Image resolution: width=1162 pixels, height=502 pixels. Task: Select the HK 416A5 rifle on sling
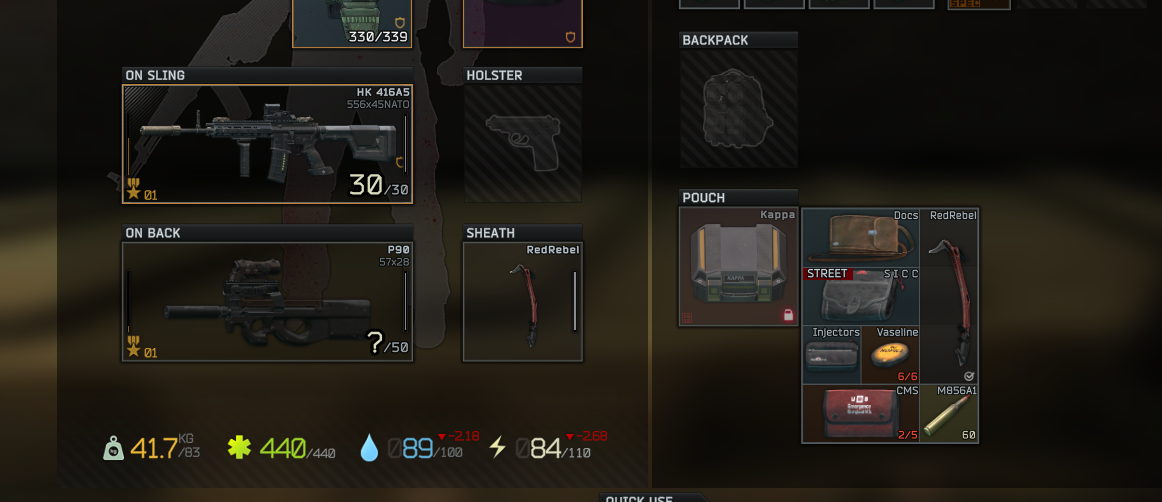[267, 144]
